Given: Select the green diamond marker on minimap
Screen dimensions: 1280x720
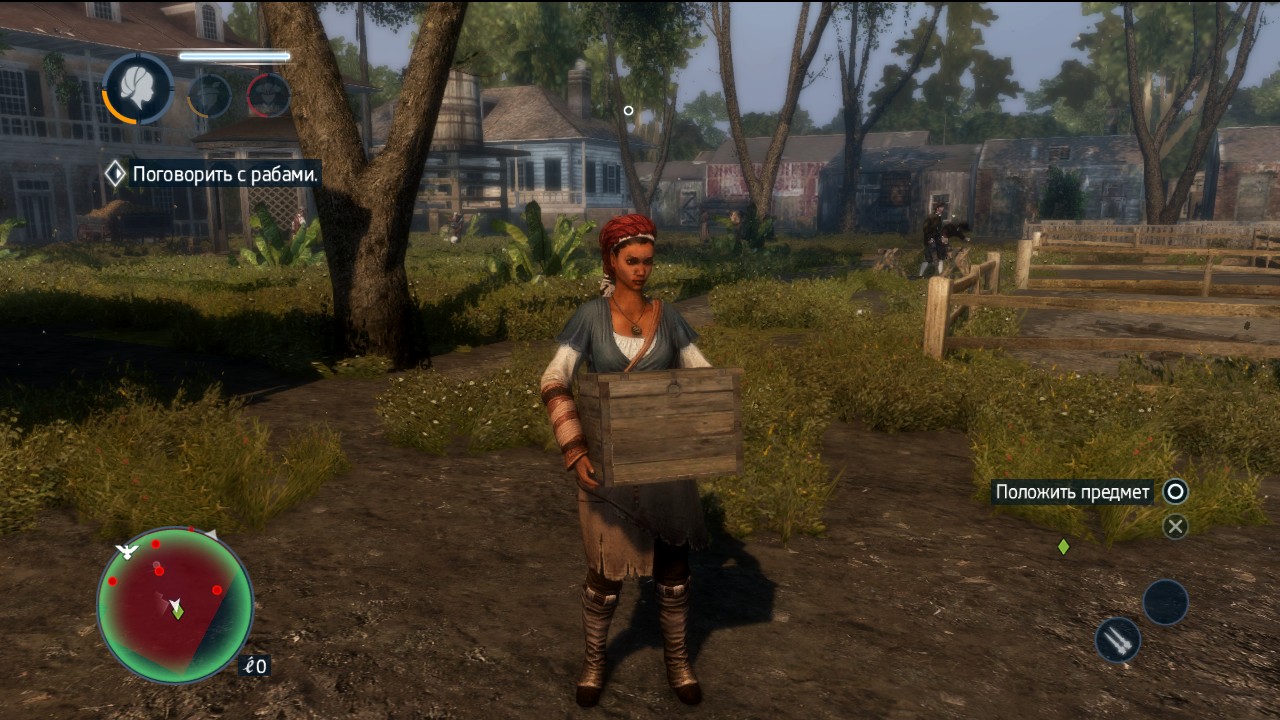Looking at the screenshot, I should coord(178,613).
